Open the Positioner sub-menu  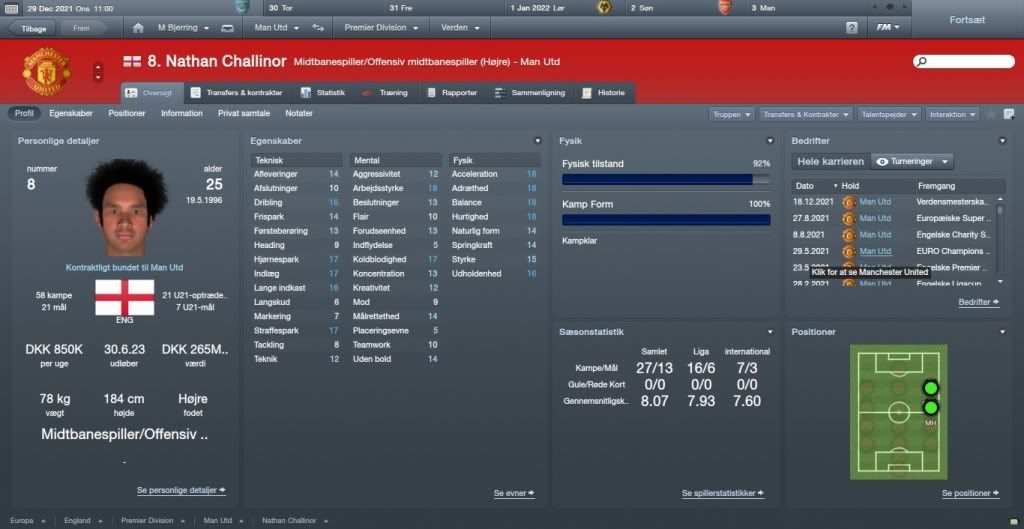127,113
